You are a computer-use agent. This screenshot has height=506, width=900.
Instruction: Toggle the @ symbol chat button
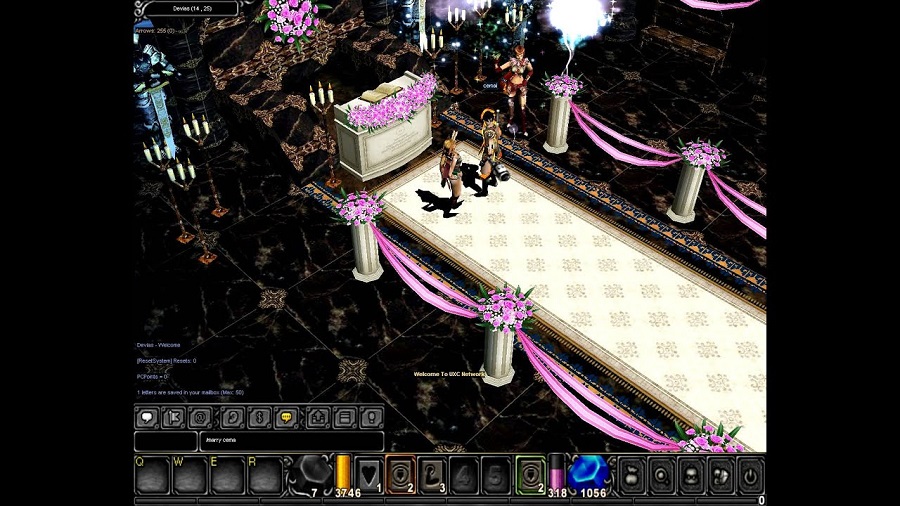(203, 417)
